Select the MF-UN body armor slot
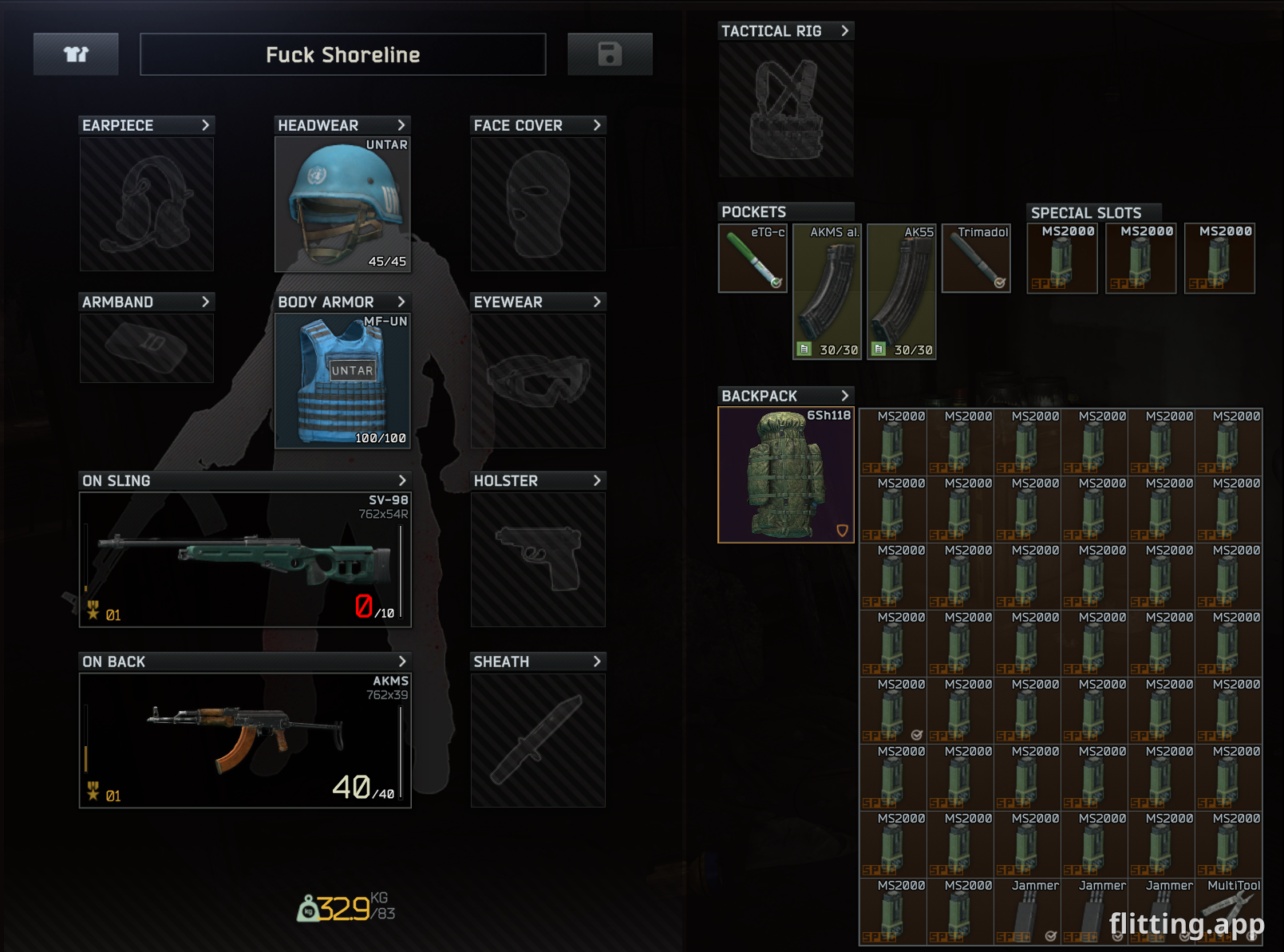Screen dimensions: 1284x952 pyautogui.click(x=342, y=381)
